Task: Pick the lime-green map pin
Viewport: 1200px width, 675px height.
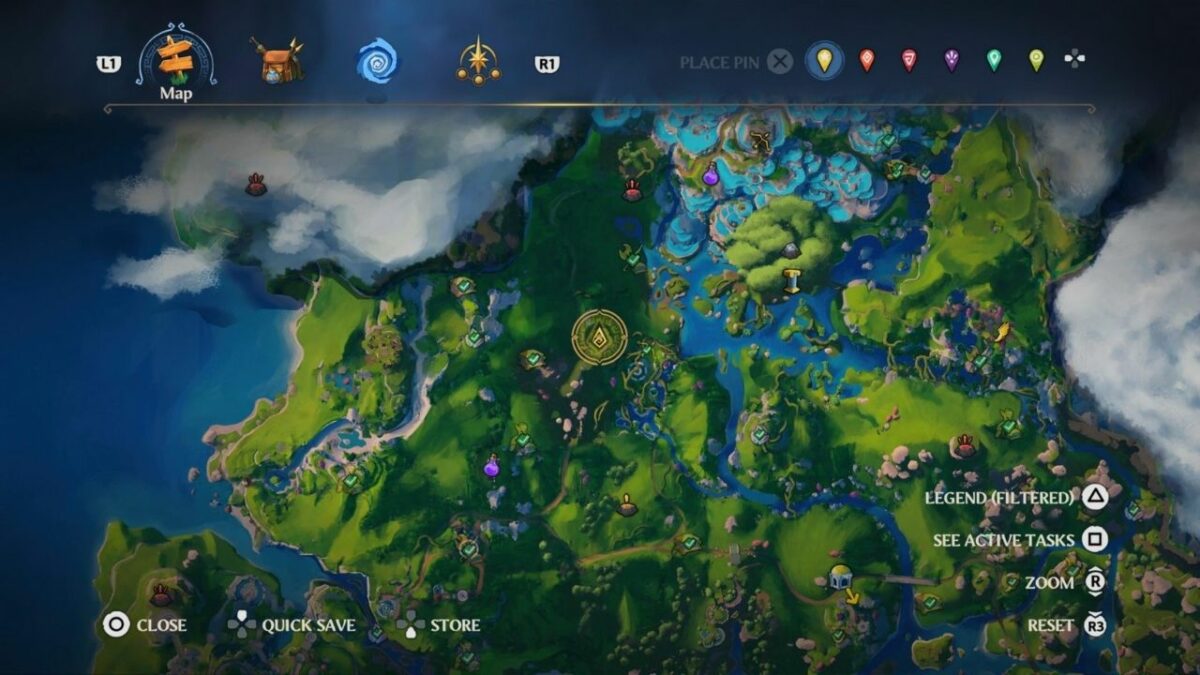Action: click(x=1036, y=61)
